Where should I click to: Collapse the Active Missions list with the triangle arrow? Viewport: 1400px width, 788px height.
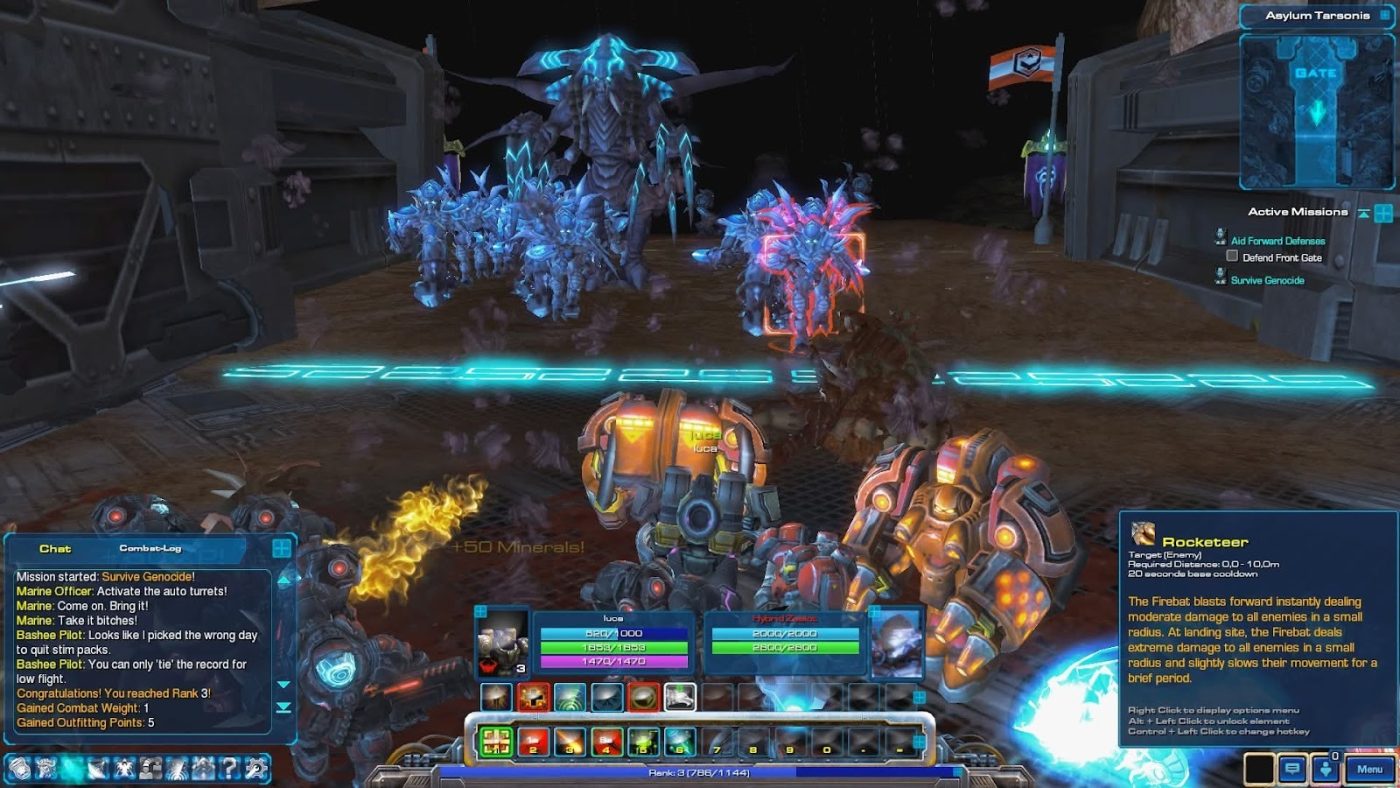1364,211
